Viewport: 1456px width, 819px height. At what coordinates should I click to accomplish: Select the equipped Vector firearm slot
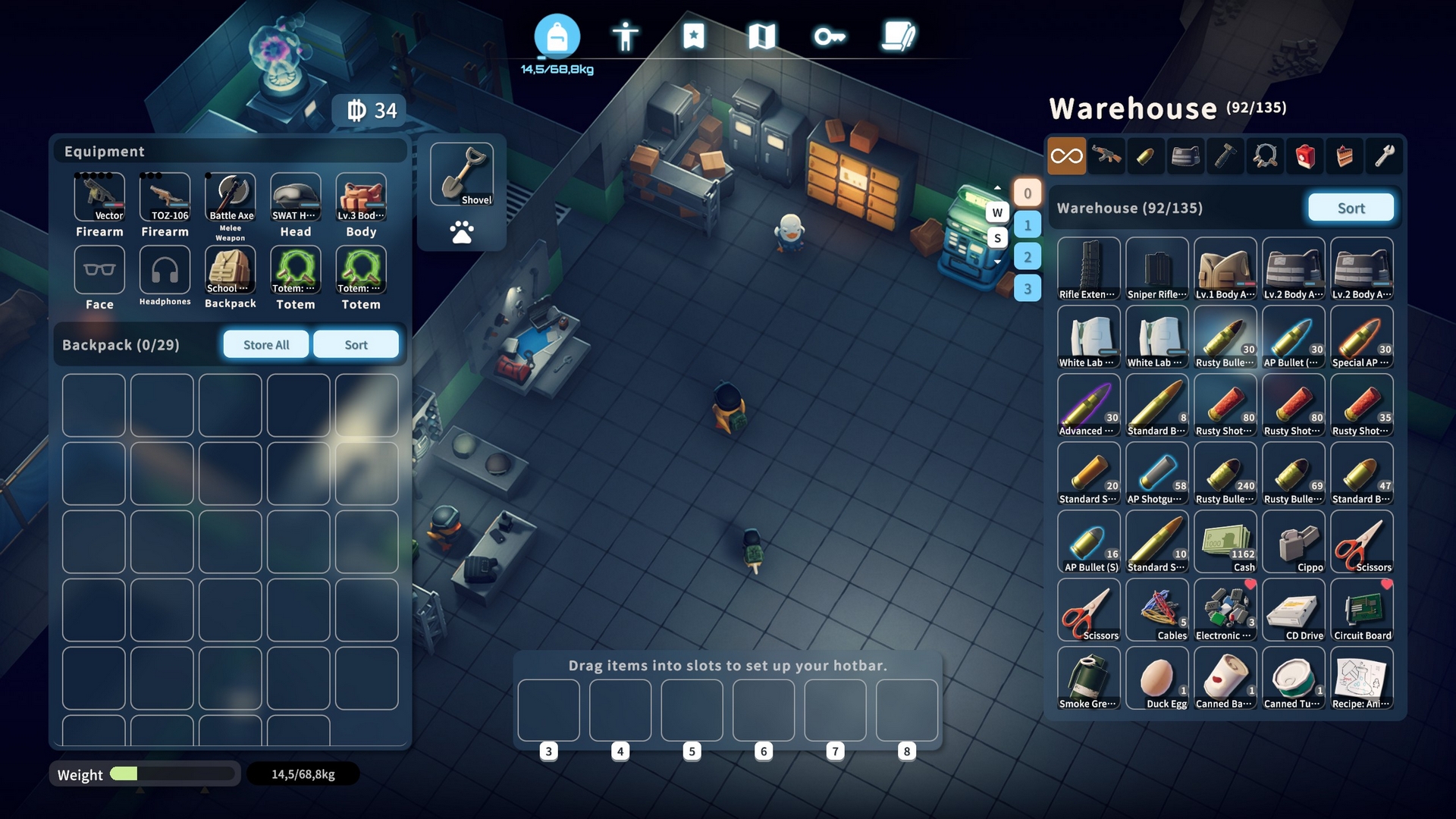click(99, 197)
